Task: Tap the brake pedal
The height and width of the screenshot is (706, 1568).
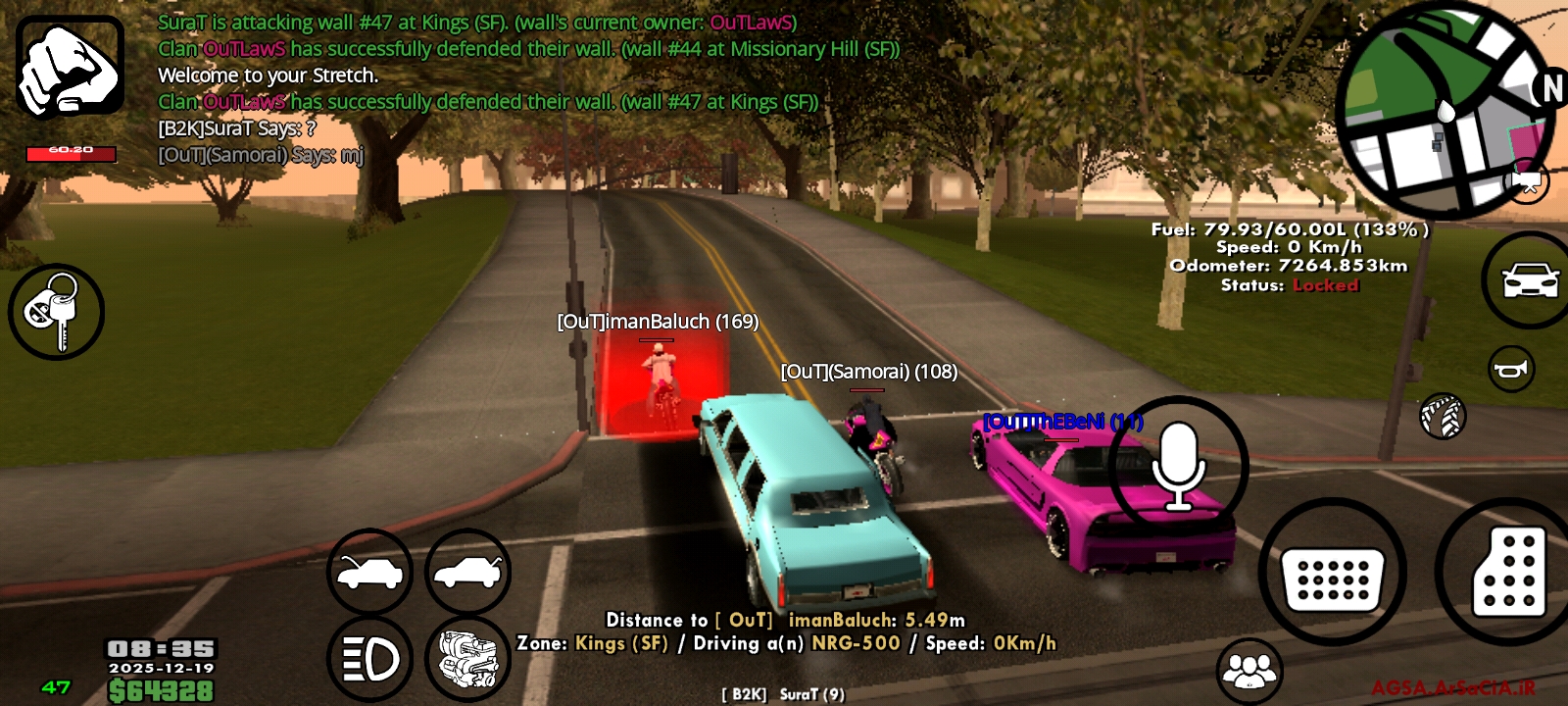Action: (1332, 573)
